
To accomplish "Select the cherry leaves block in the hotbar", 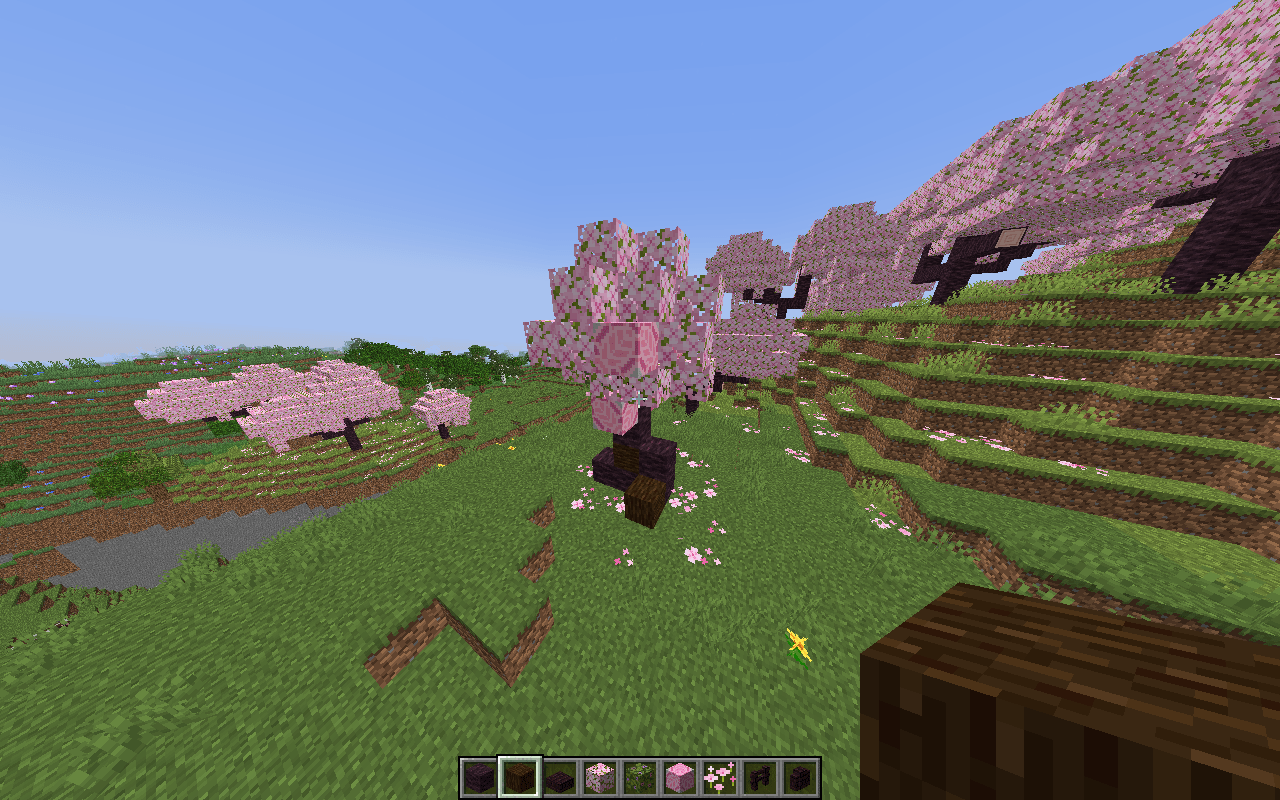I will point(600,773).
